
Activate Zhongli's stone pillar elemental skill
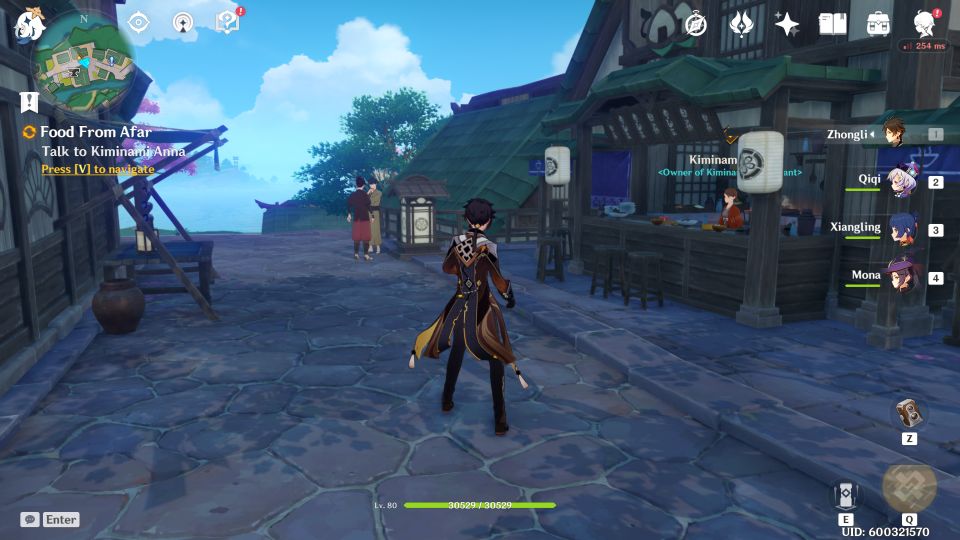click(845, 494)
